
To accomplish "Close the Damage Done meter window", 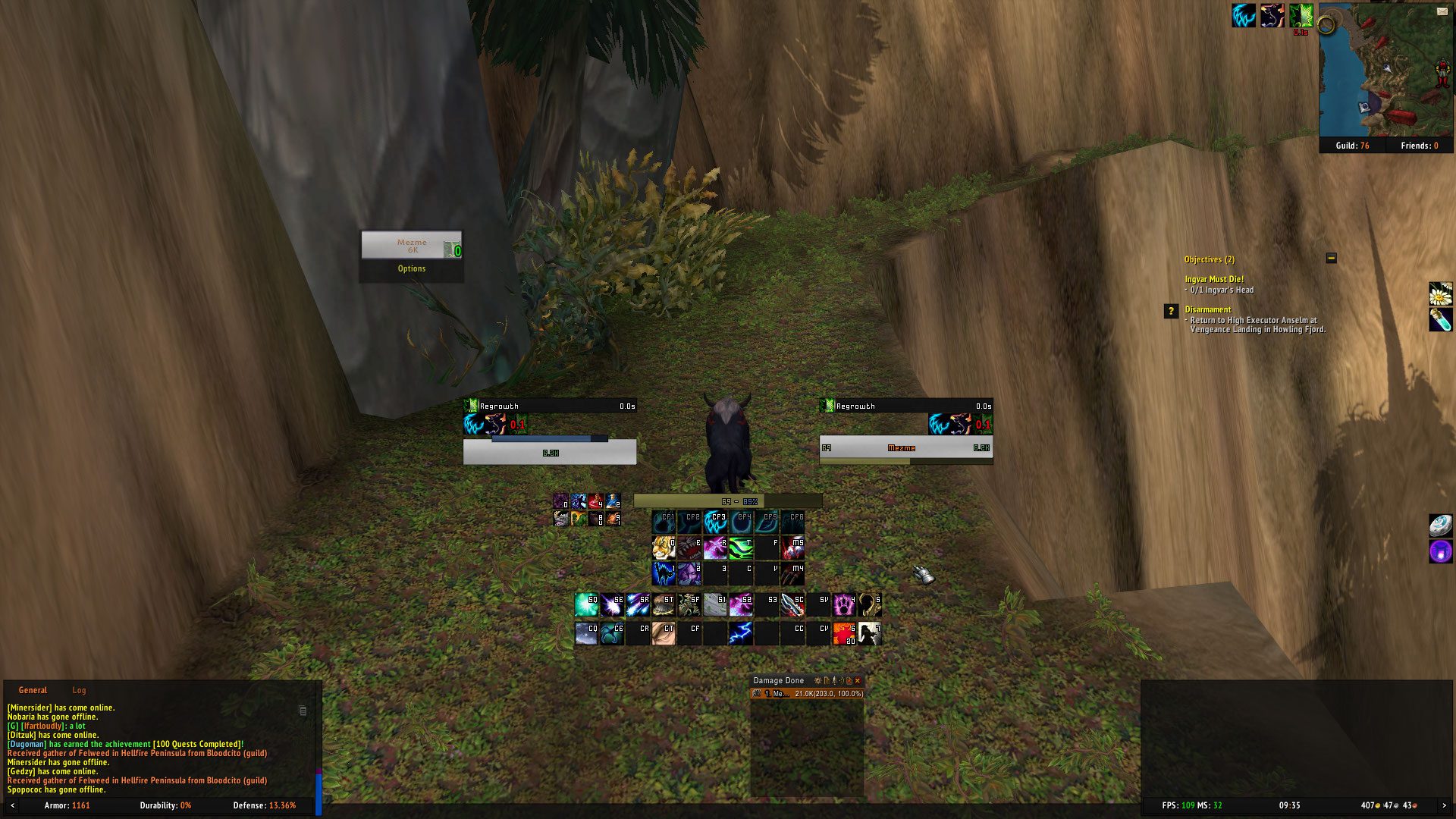I will coord(858,681).
